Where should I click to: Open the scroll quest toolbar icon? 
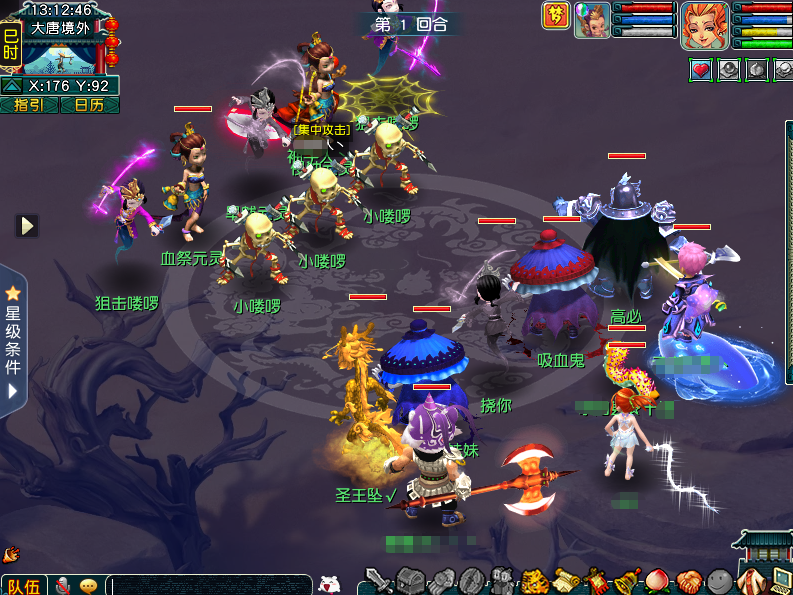point(566,580)
